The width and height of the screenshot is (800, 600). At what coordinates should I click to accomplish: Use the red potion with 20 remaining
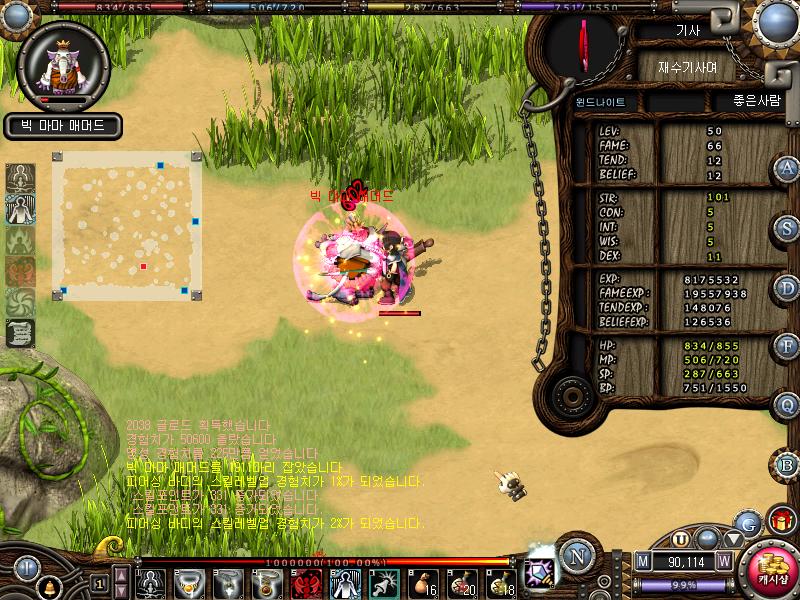click(461, 583)
